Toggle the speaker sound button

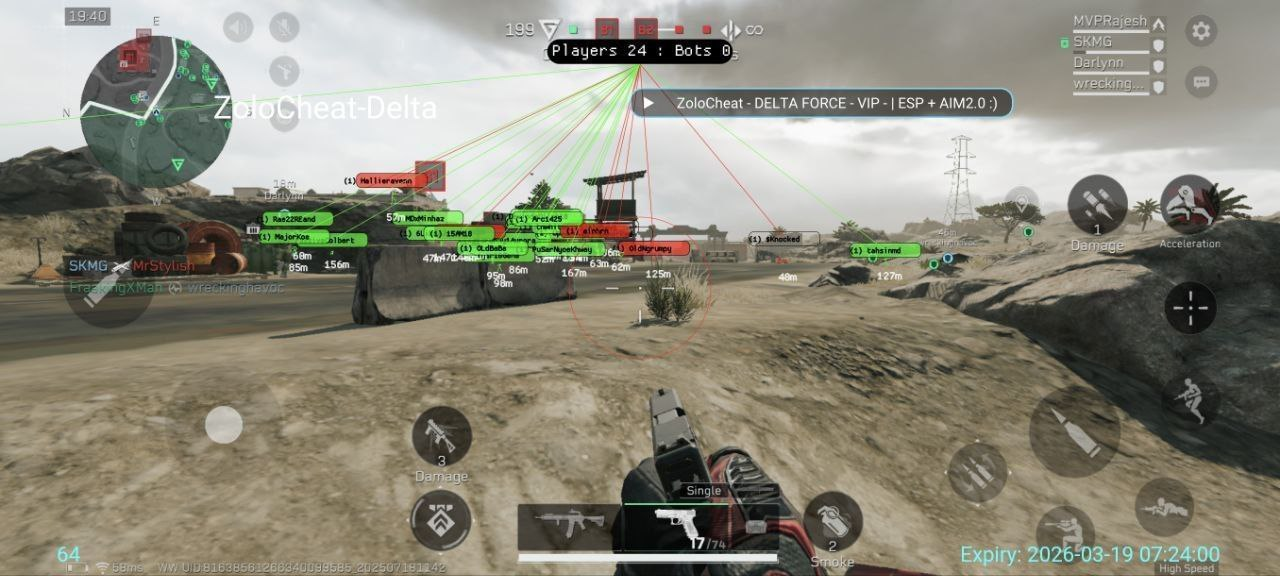pos(238,28)
